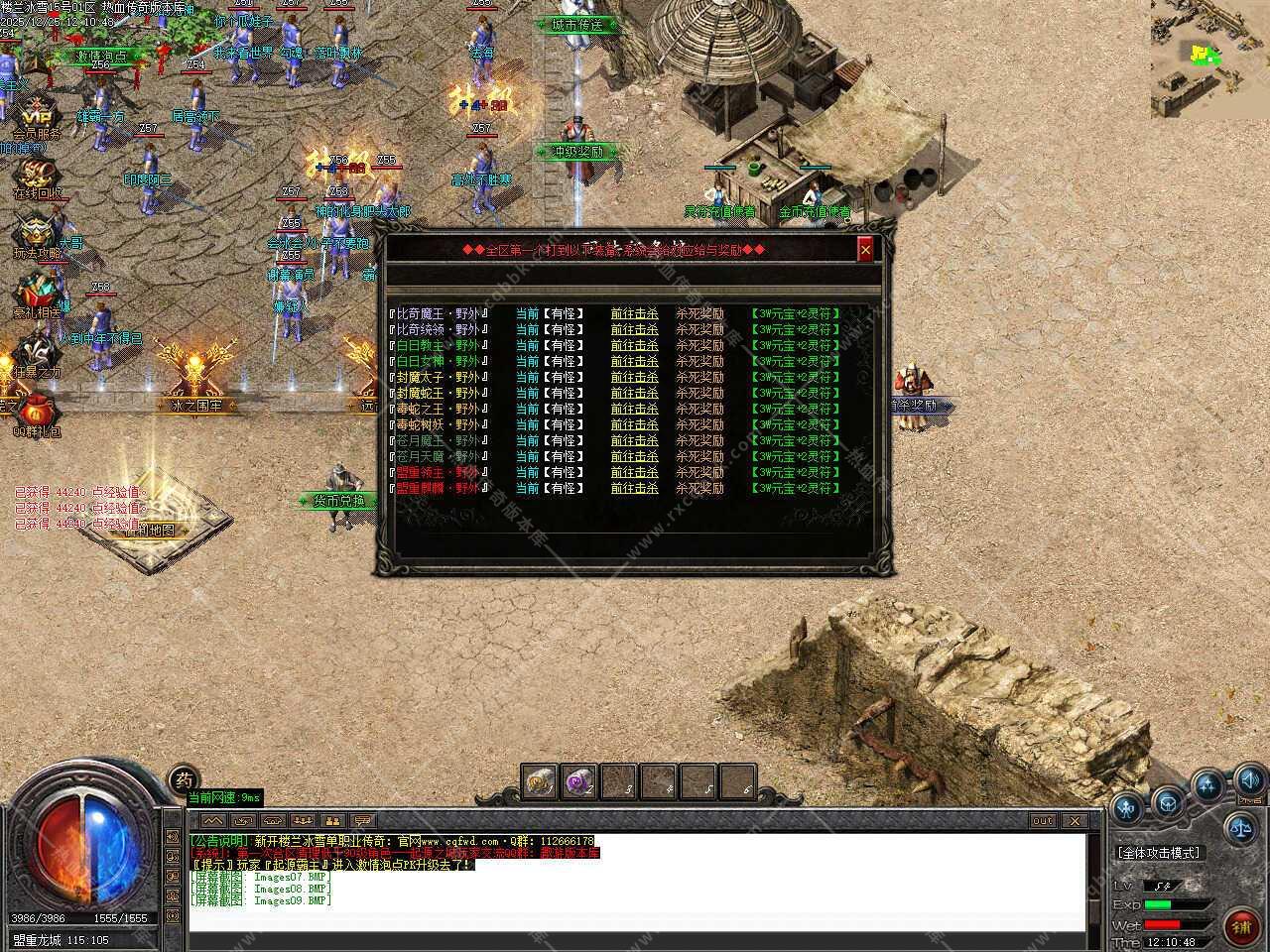The height and width of the screenshot is (952, 1270).
Task: Close the boss kill reward window
Action: click(865, 250)
